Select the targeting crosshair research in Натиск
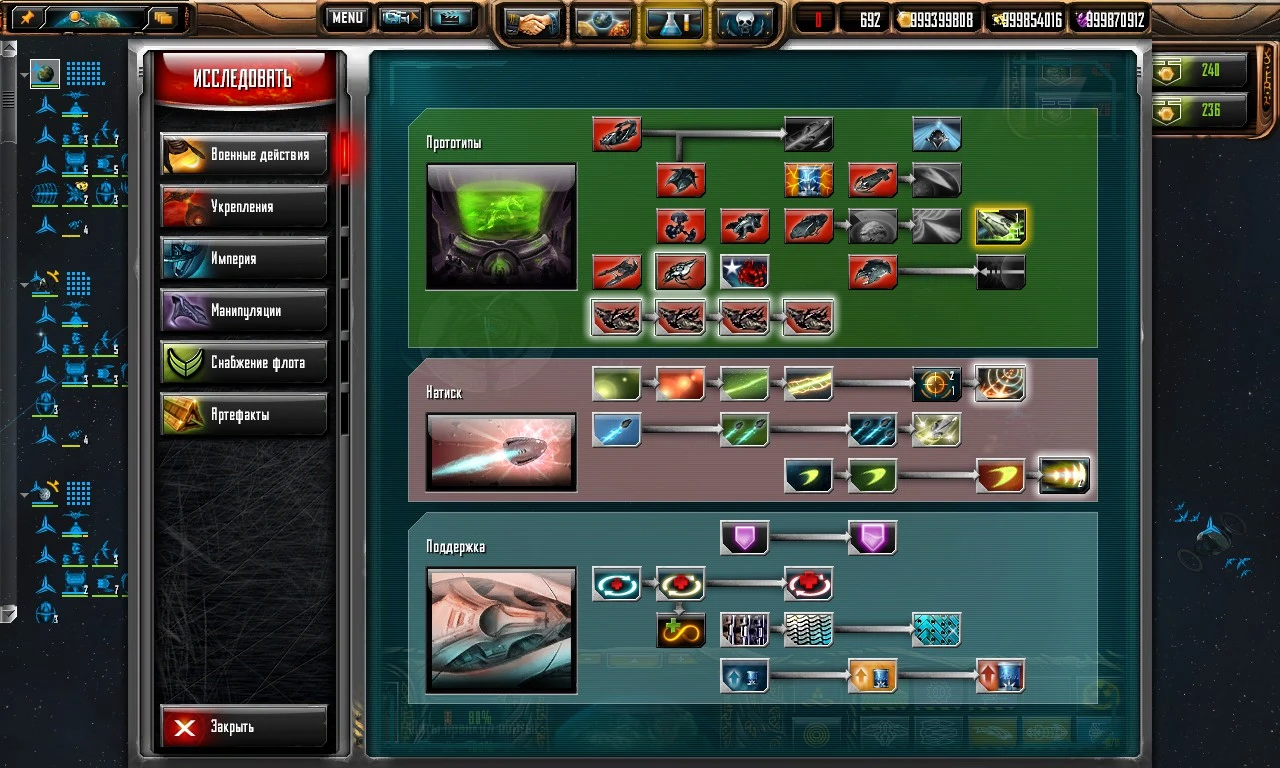The height and width of the screenshot is (768, 1280). pos(936,384)
